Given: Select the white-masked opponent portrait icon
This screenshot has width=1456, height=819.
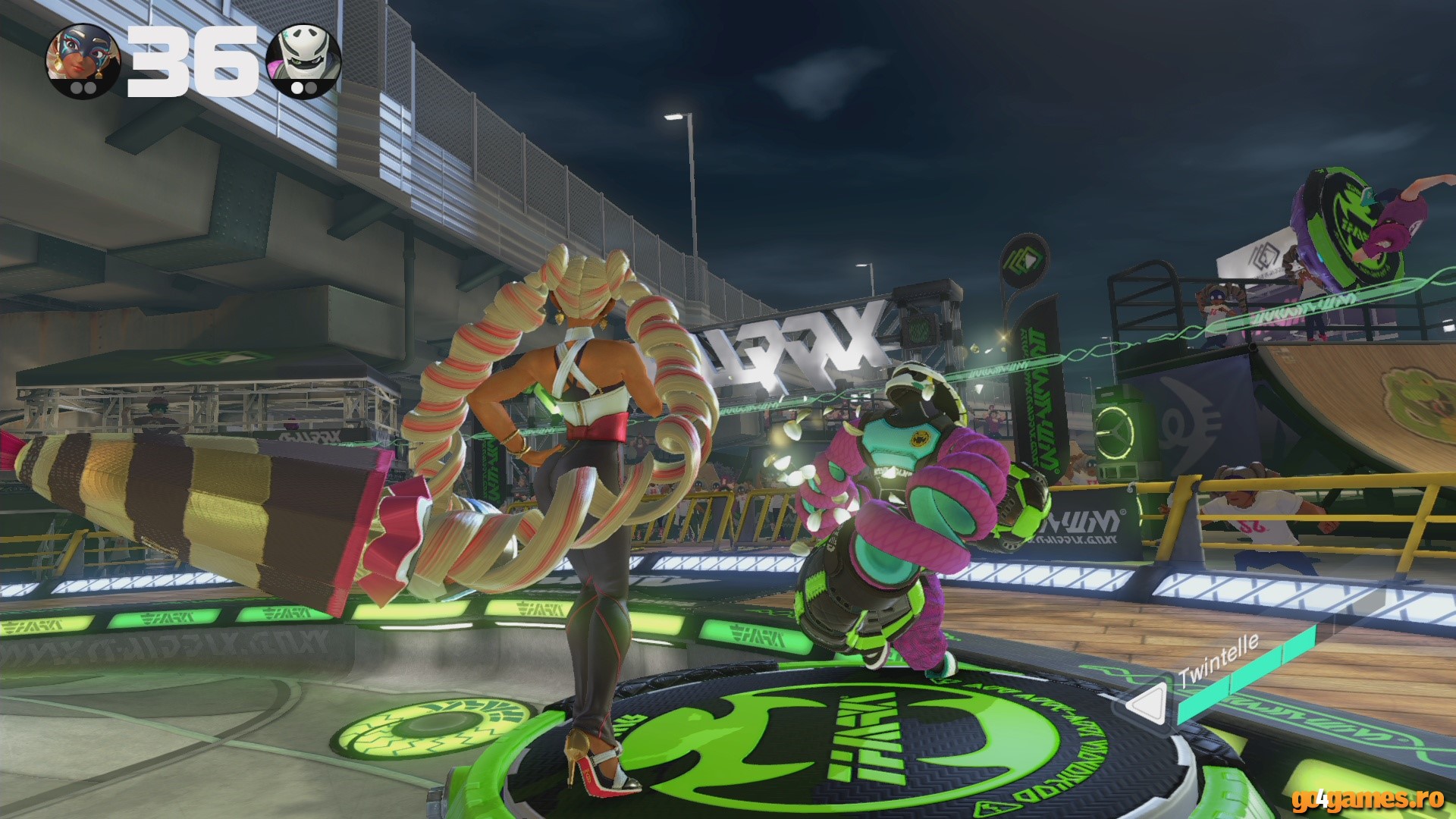Looking at the screenshot, I should pyautogui.click(x=303, y=59).
